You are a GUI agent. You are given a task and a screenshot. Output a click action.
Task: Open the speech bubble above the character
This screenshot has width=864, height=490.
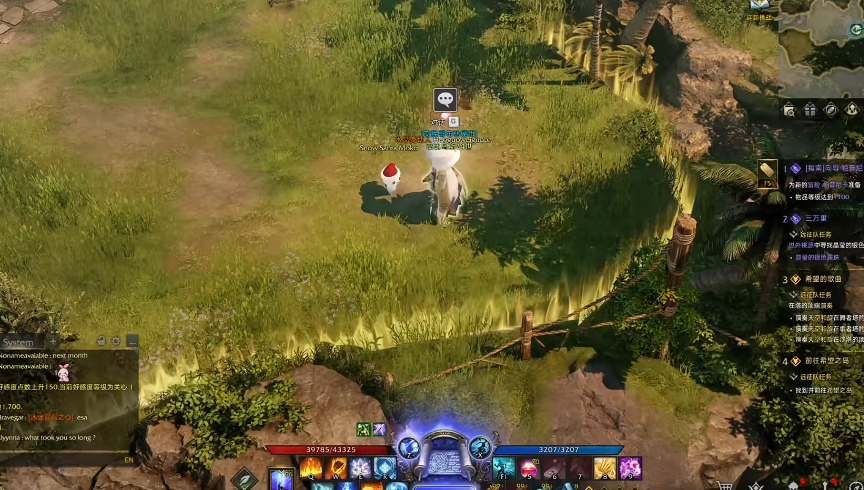(445, 99)
